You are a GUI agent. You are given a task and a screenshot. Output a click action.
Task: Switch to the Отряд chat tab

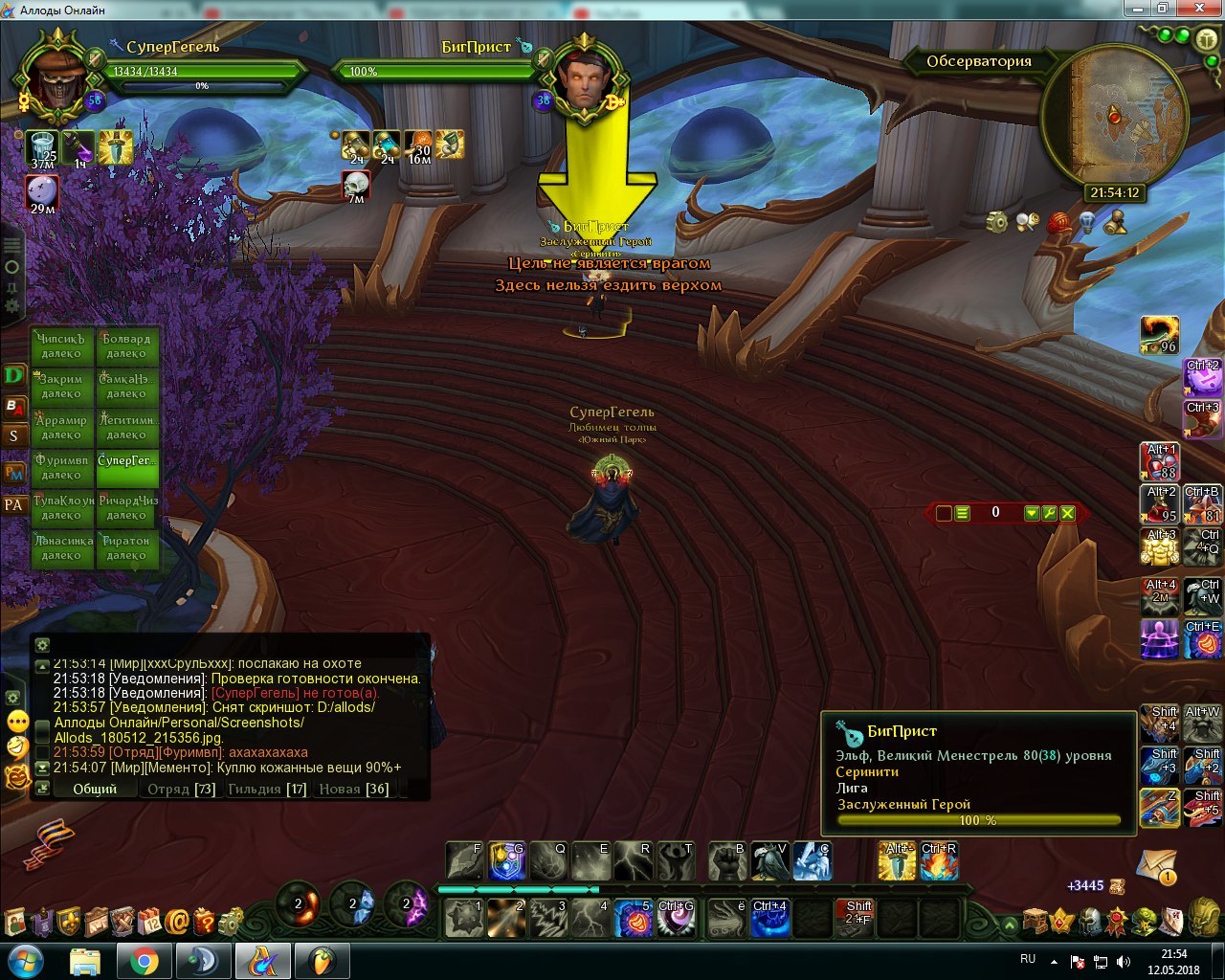tap(180, 790)
